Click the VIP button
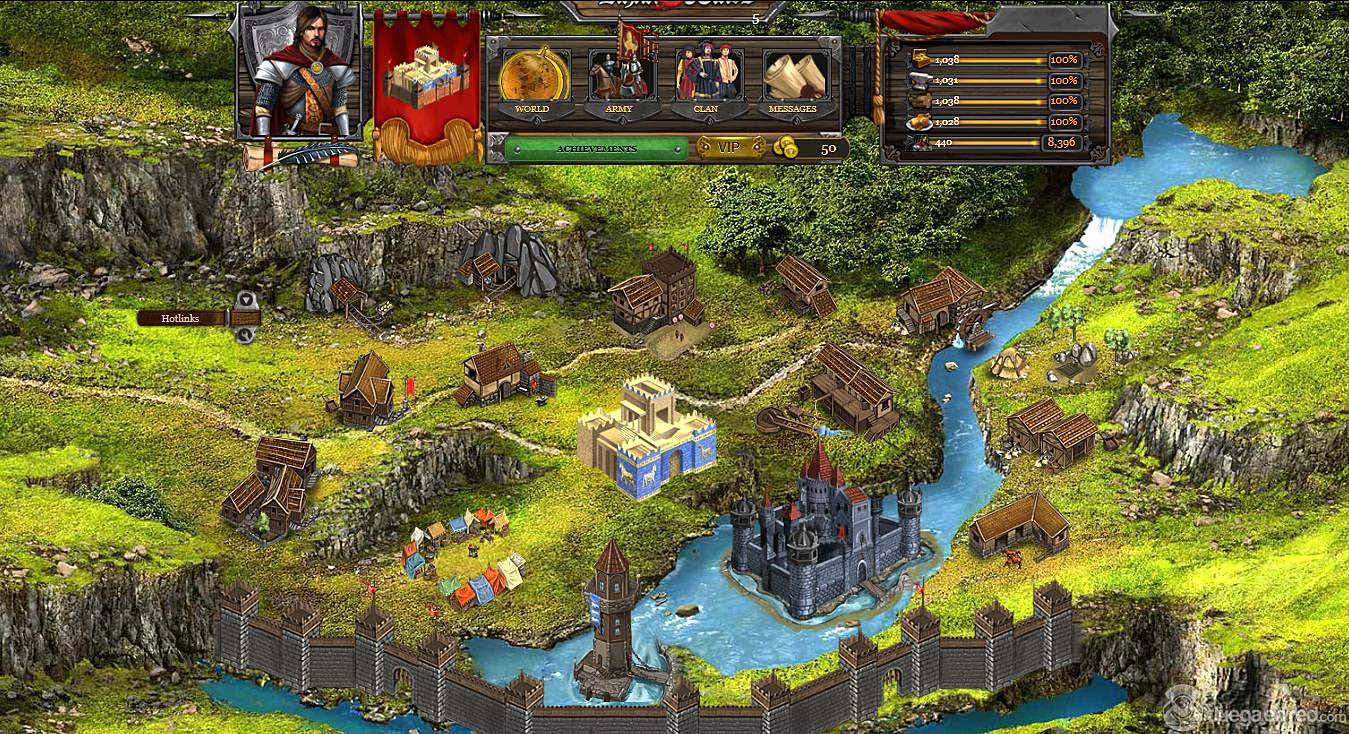 730,148
